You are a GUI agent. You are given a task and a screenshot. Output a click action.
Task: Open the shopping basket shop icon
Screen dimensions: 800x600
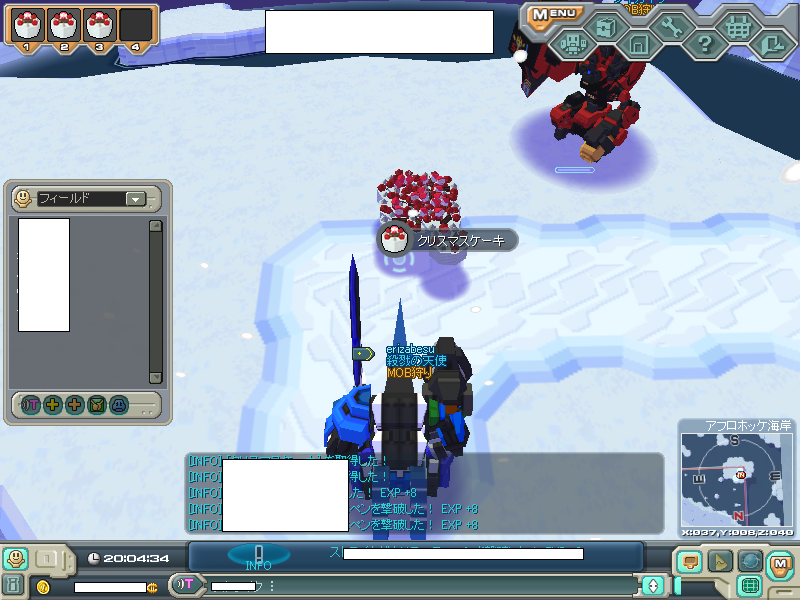(738, 27)
